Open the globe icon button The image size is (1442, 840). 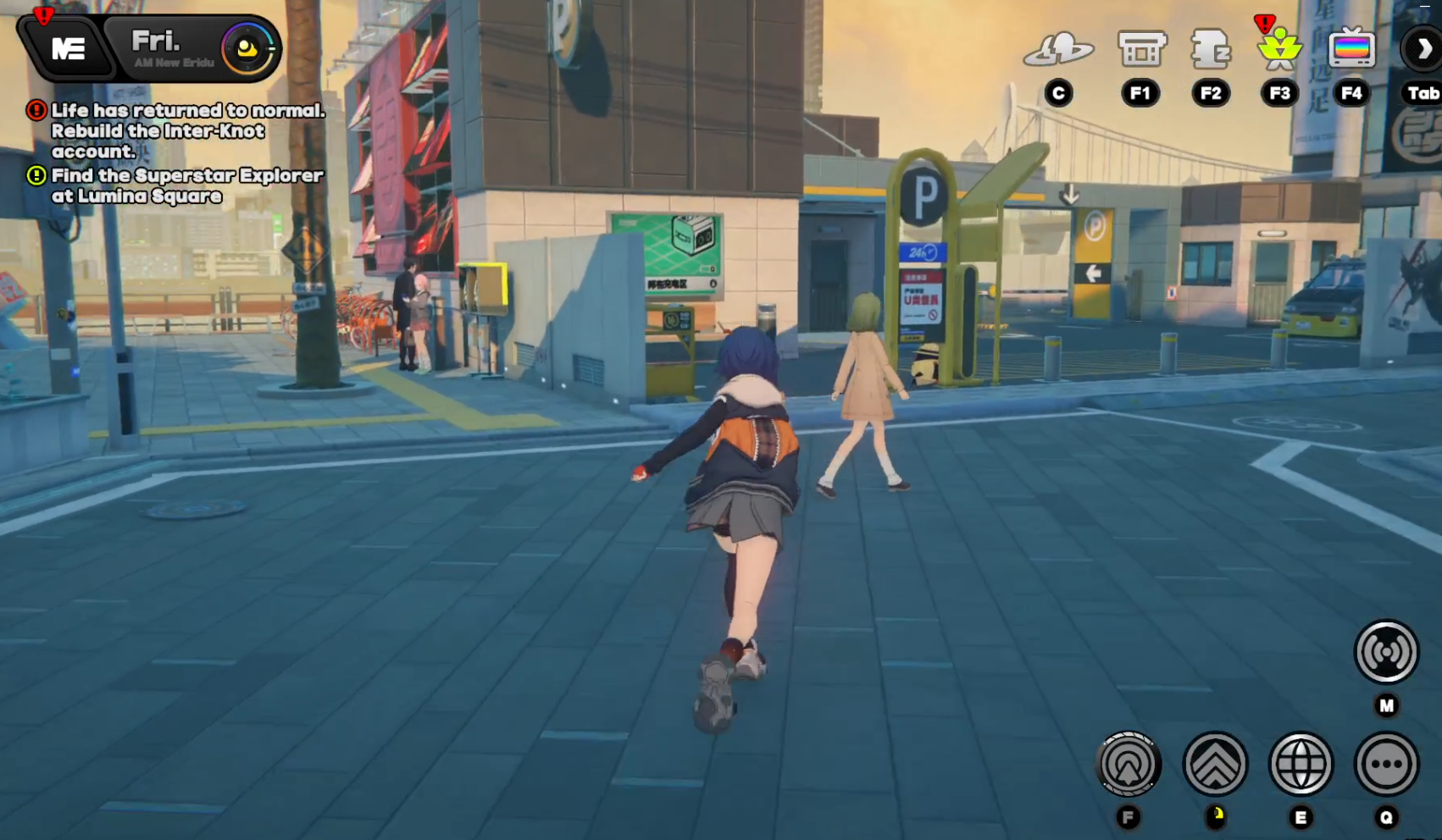[1301, 765]
